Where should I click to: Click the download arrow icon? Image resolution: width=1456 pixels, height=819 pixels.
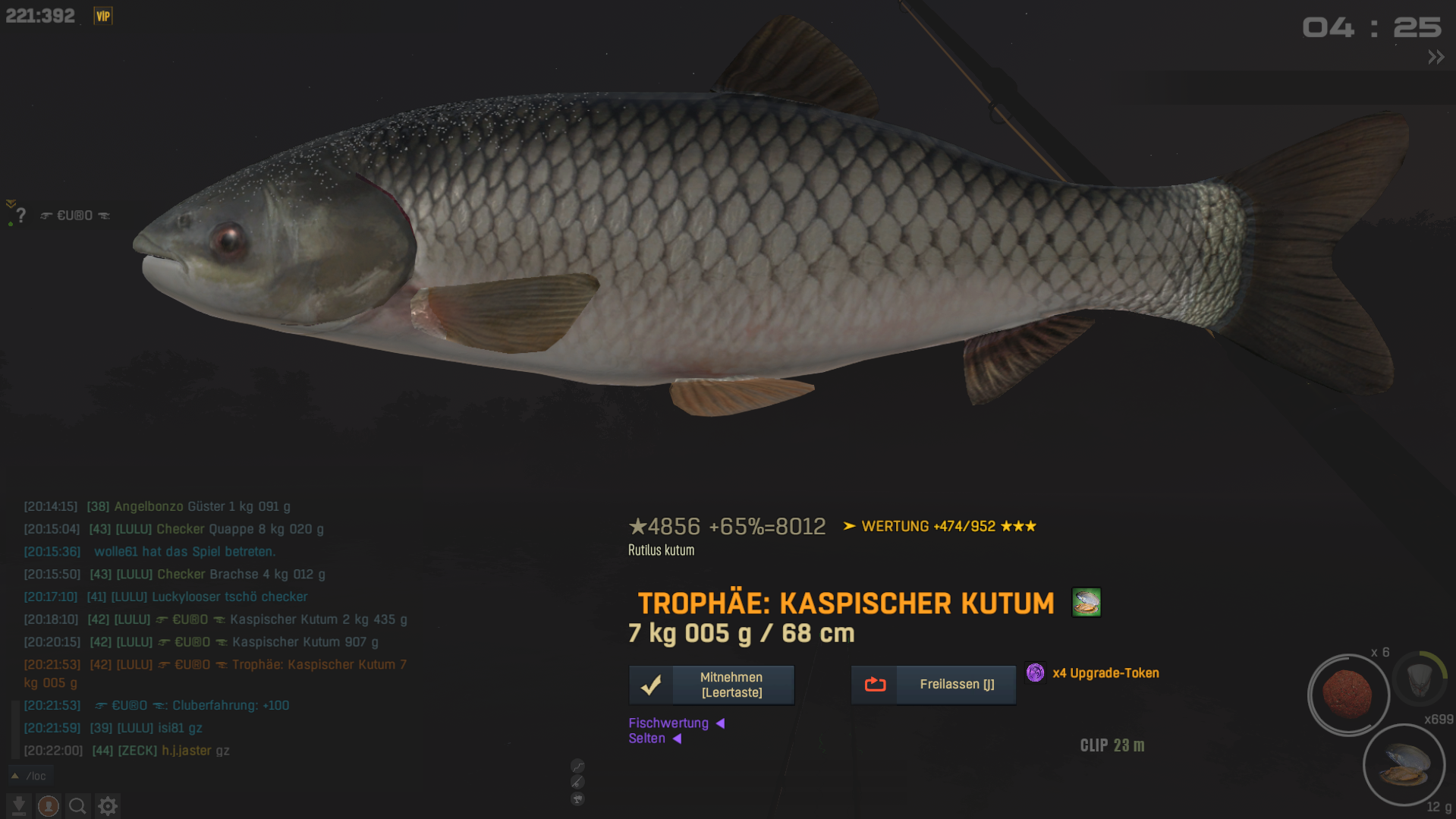[19, 806]
